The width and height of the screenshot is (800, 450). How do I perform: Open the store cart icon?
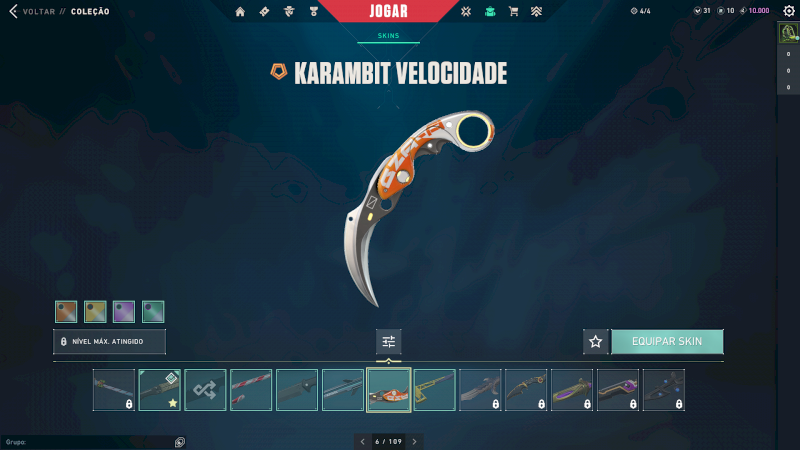click(513, 12)
